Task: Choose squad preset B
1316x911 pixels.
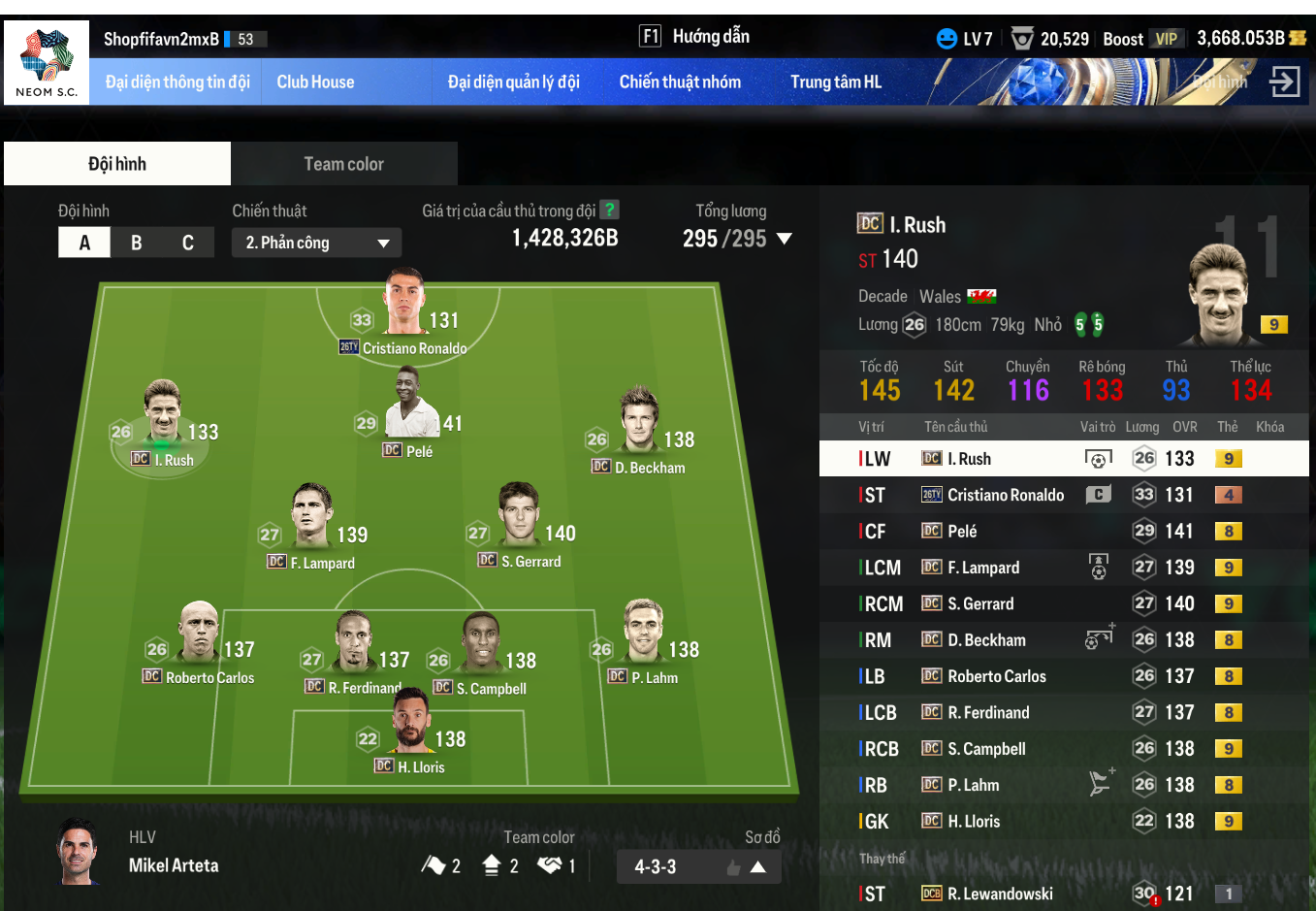Action: pos(137,243)
